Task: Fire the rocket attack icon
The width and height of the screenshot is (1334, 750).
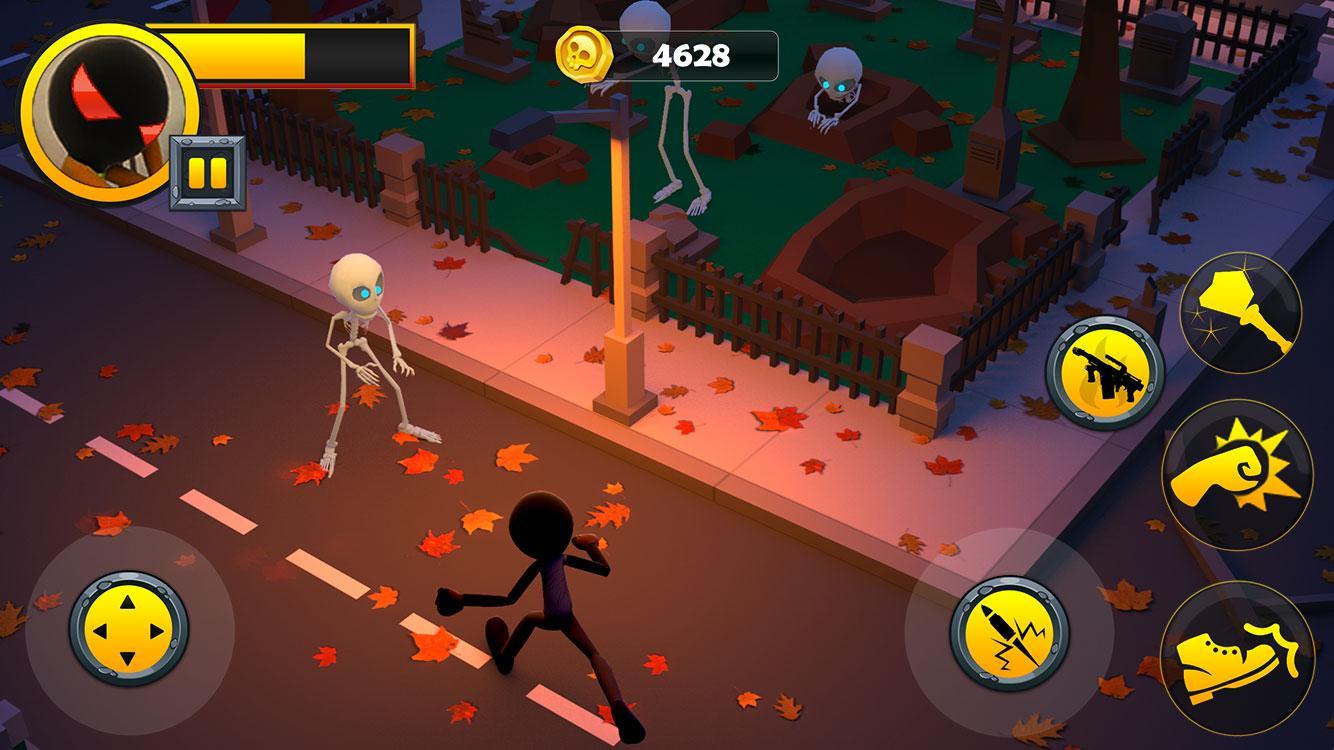Action: pyautogui.click(x=1010, y=631)
